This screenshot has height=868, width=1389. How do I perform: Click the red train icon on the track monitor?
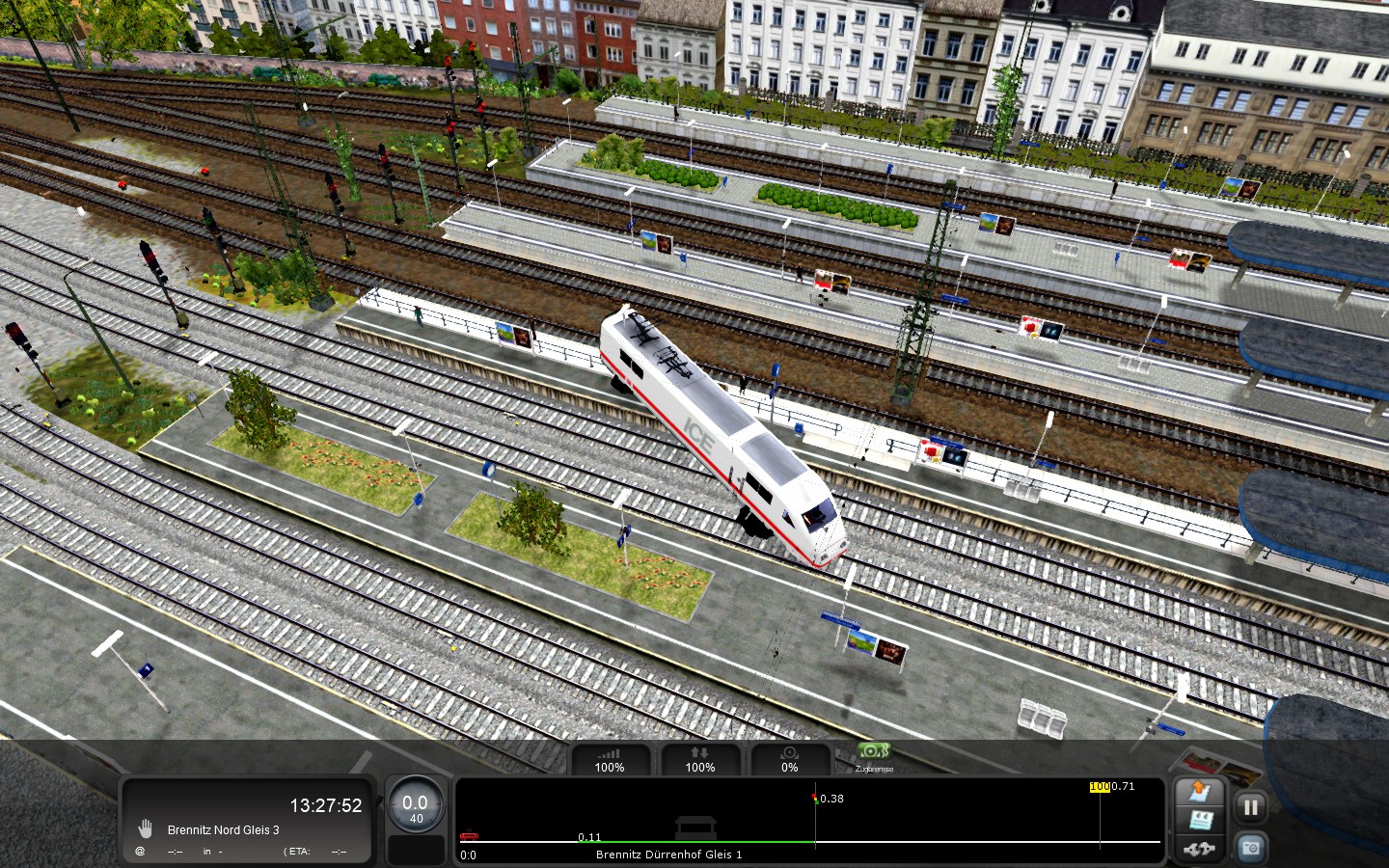pos(469,836)
